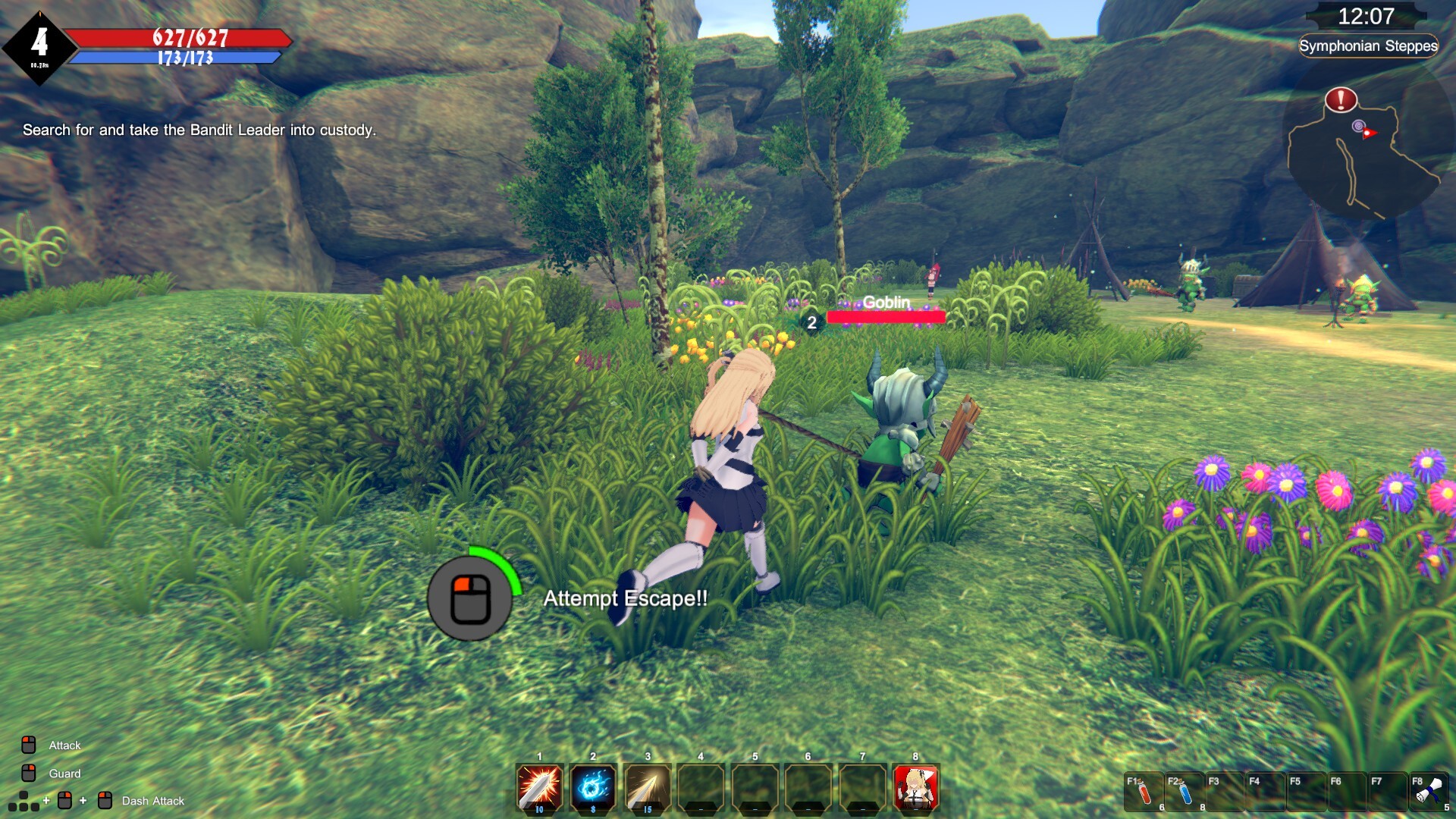Cast the blue flame vortex skill

tap(593, 787)
